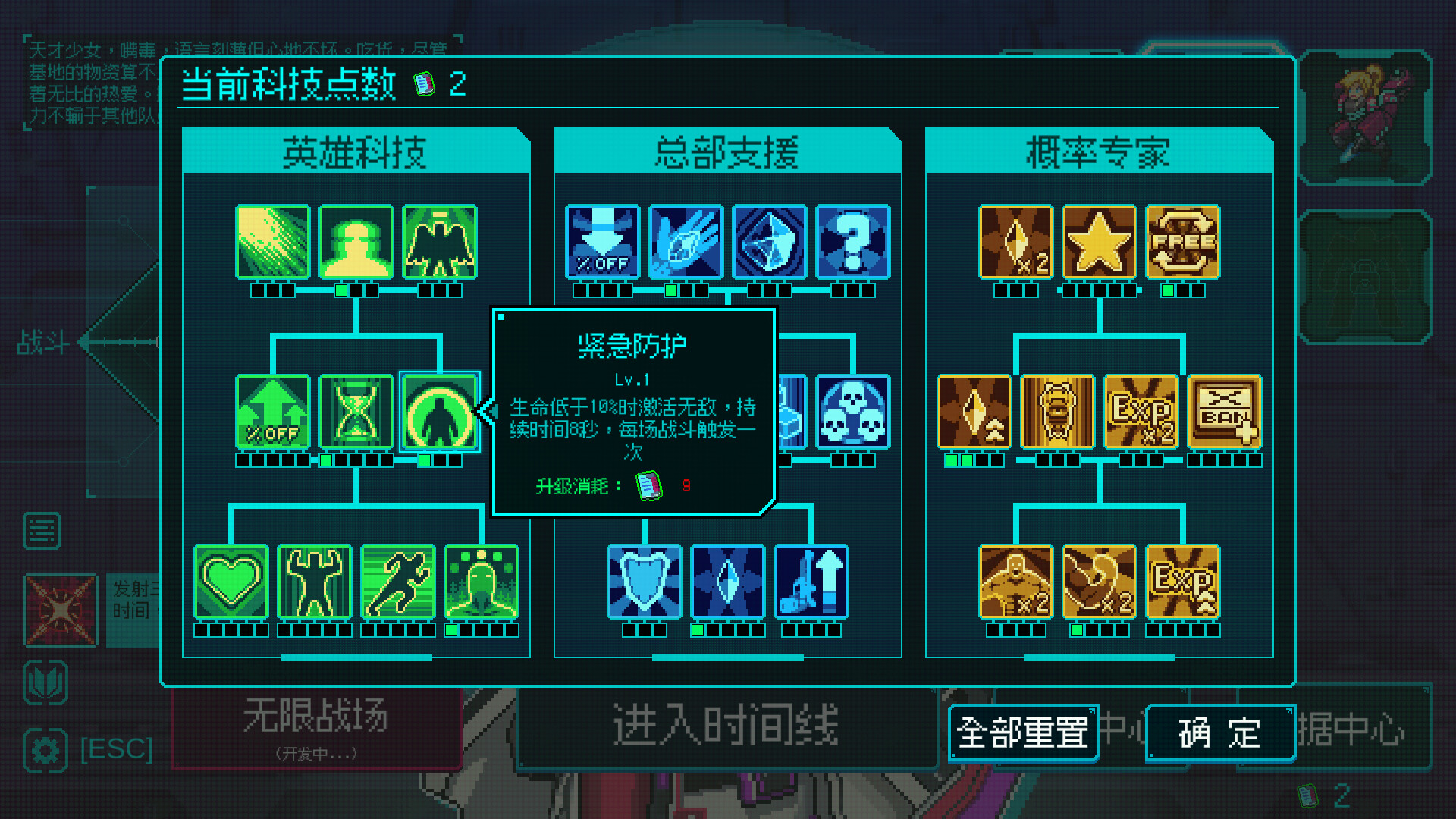Open the blue shield skill in 总部支援
The image size is (1456, 819).
(x=645, y=582)
